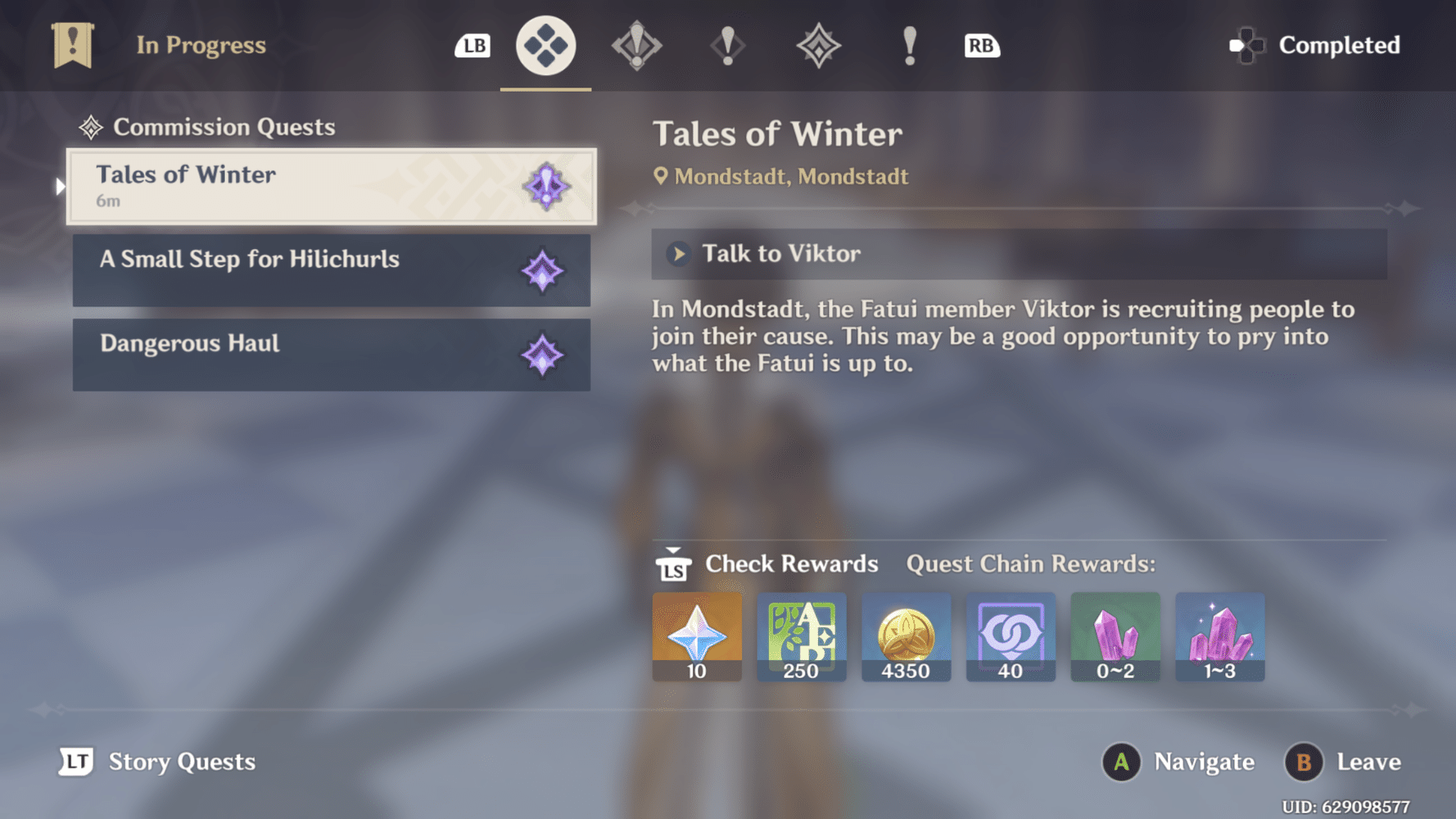Screen dimensions: 1456x819
Task: Select the commission quest category icon at top
Action: tap(545, 47)
